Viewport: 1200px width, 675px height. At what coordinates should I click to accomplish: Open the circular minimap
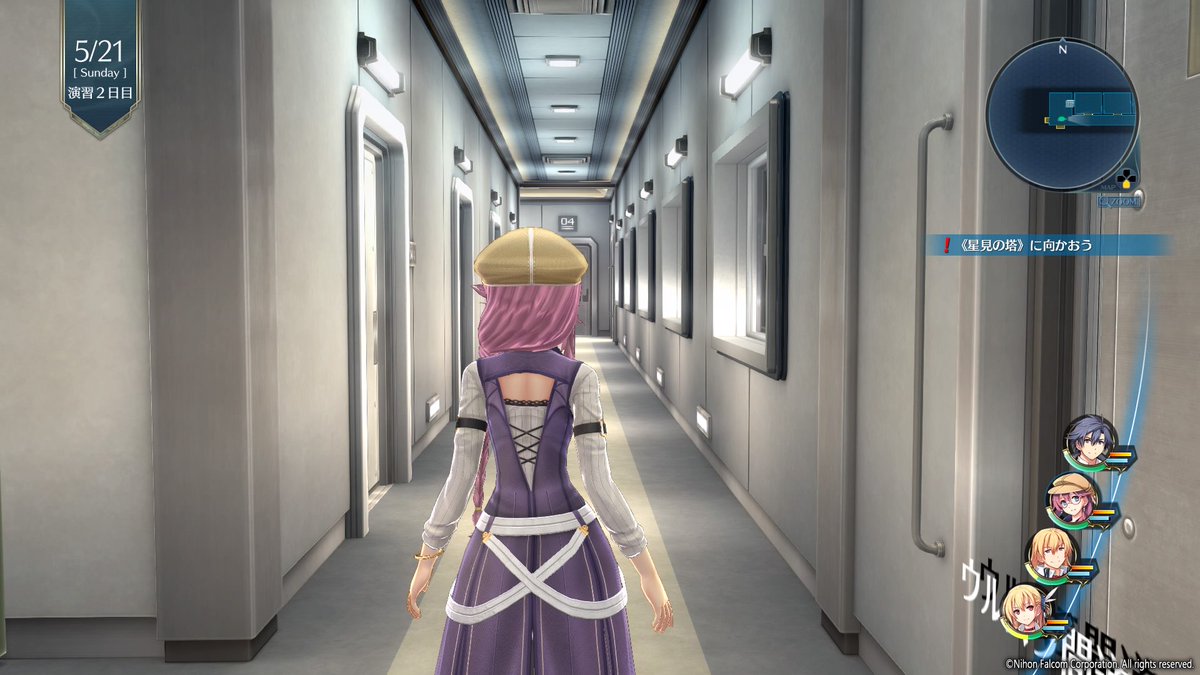pos(1061,114)
